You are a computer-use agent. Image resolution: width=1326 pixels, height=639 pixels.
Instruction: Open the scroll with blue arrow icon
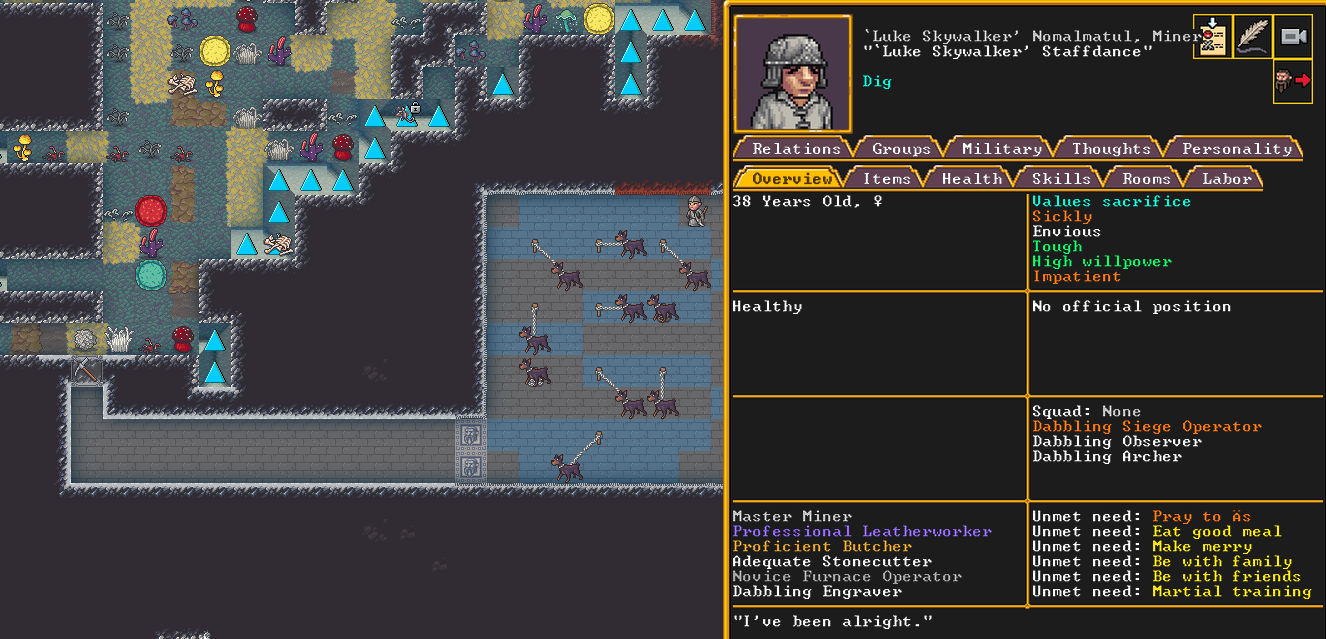click(x=1212, y=38)
